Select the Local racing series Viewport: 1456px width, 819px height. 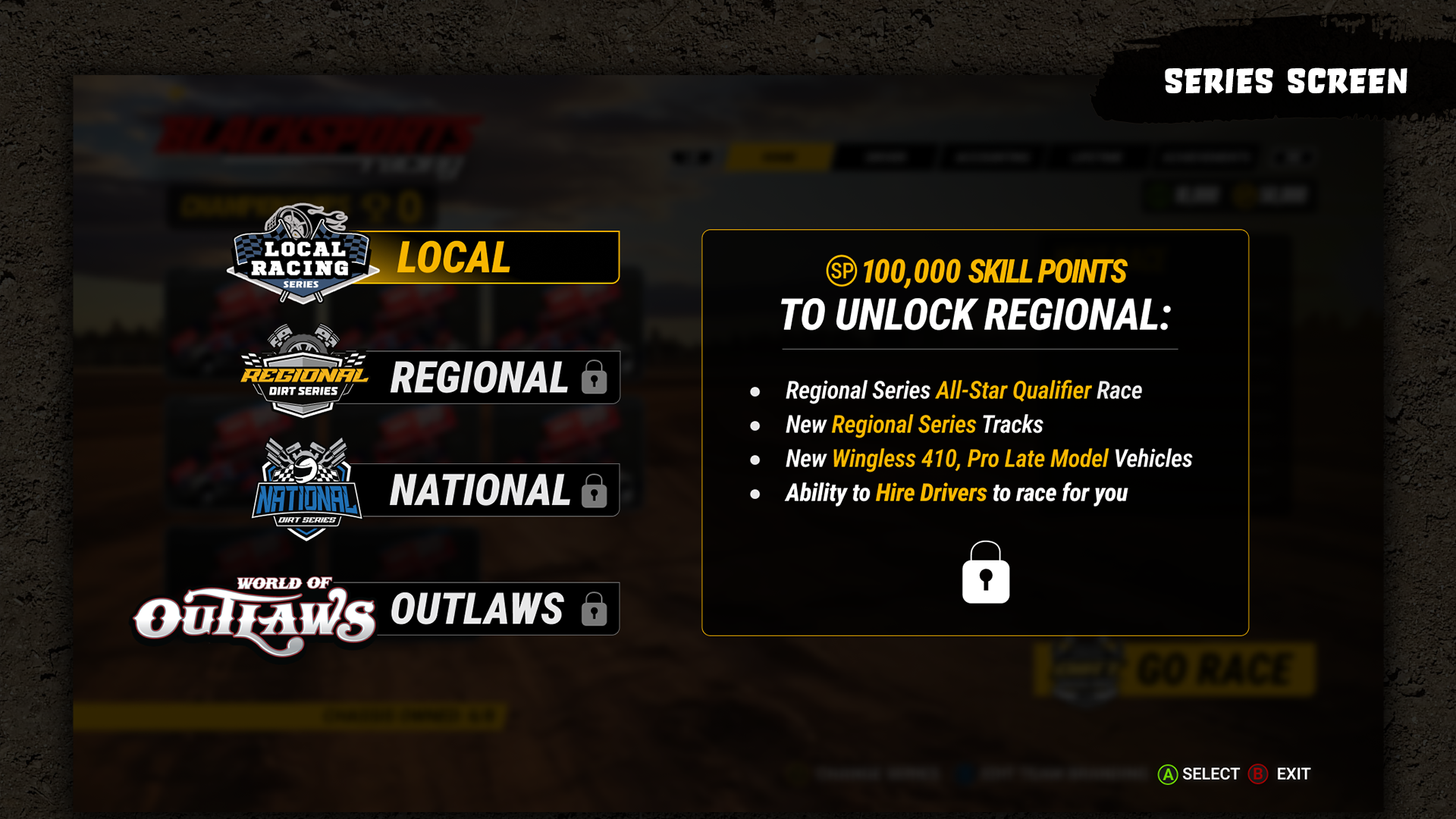tap(485, 258)
